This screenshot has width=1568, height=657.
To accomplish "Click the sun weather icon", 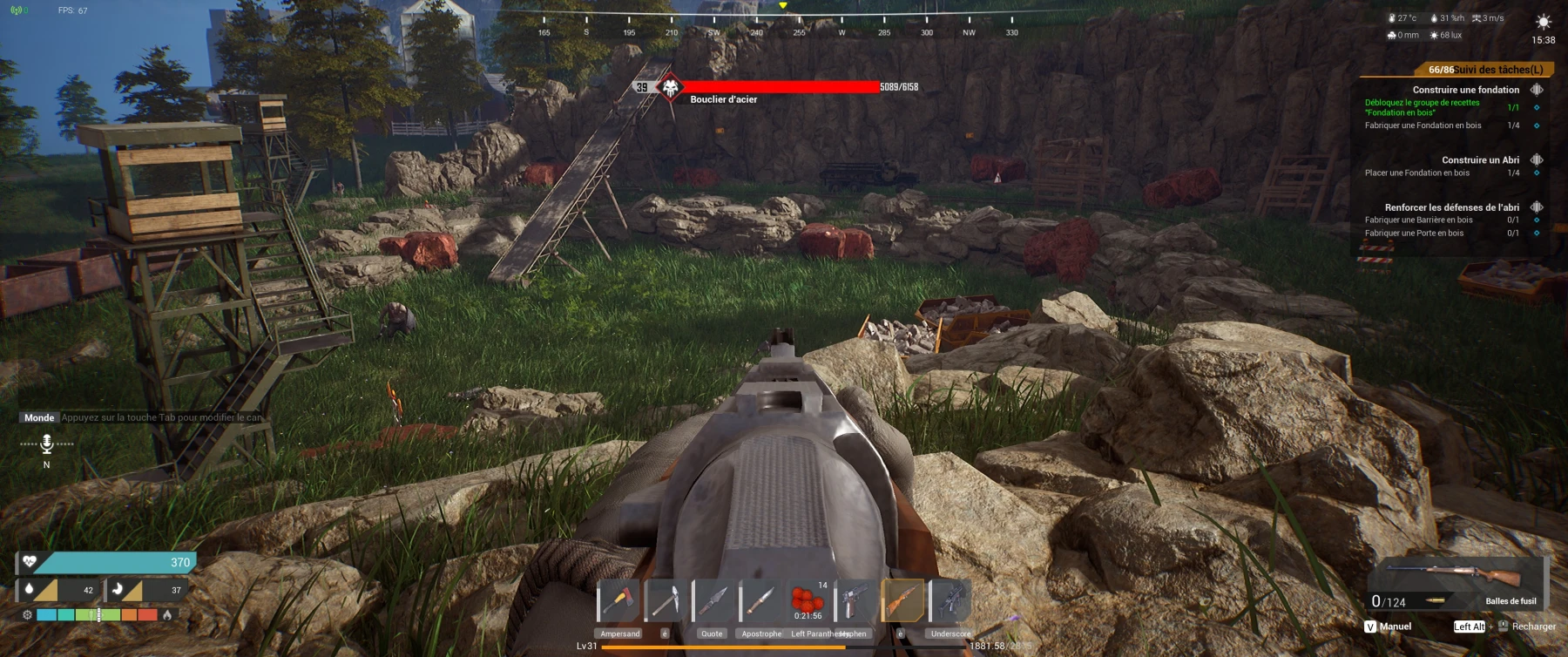I will (x=1543, y=22).
